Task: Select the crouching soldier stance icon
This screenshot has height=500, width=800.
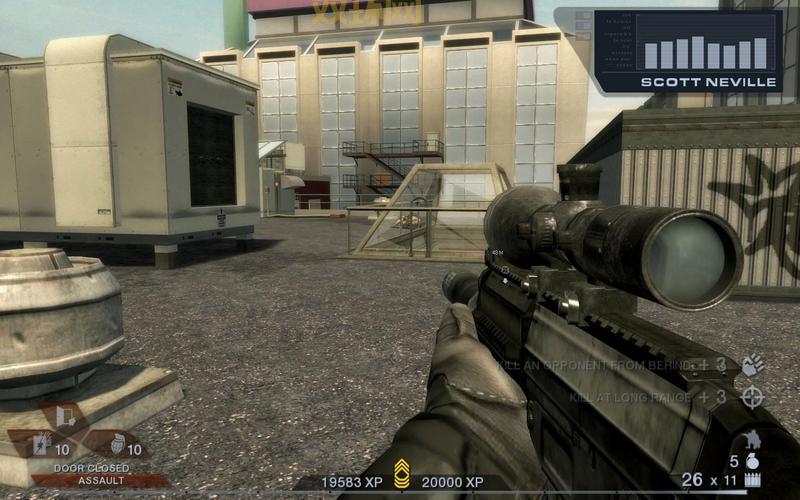Action: 752,441
